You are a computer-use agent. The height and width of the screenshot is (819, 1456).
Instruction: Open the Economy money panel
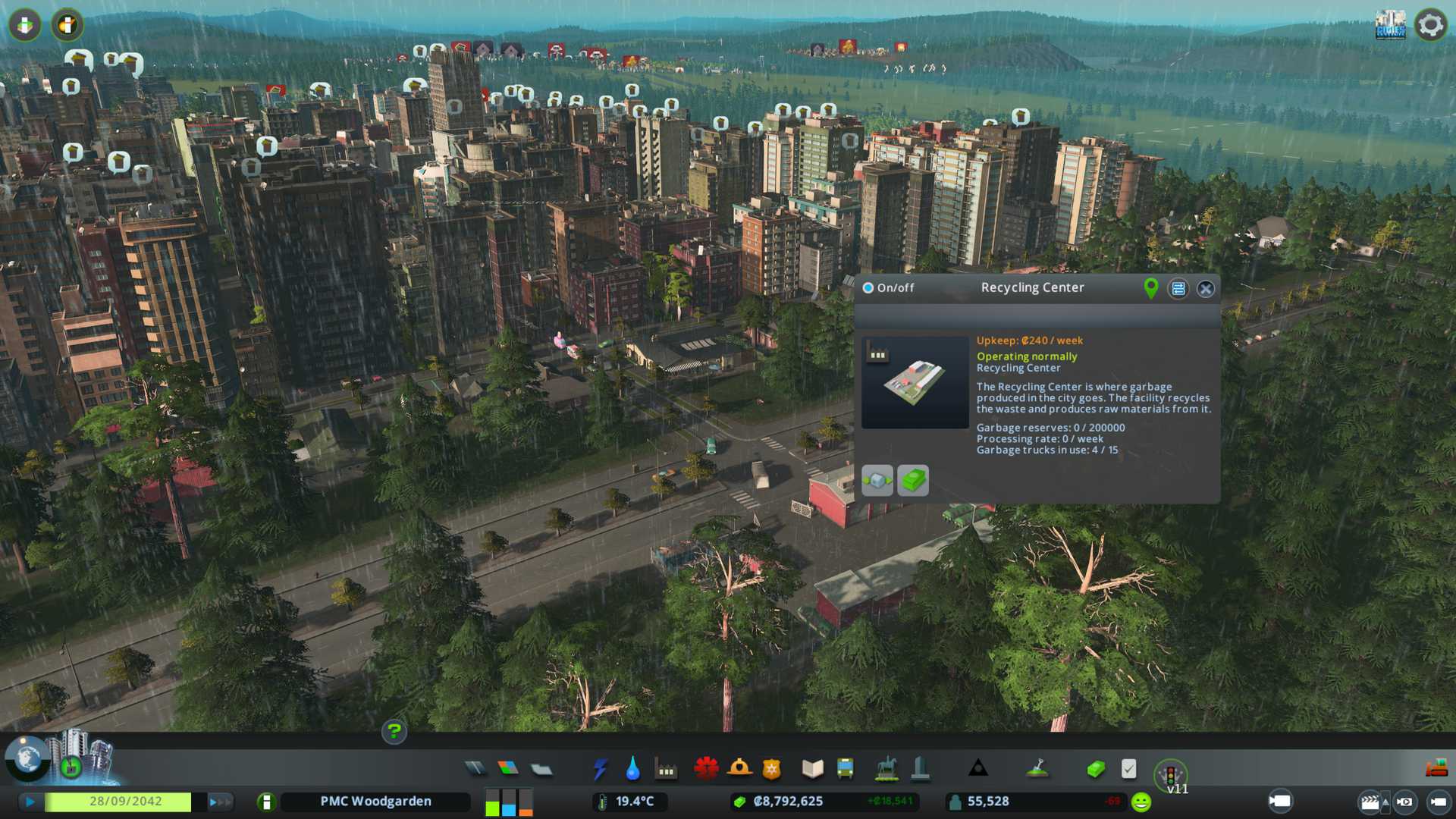tap(1095, 769)
